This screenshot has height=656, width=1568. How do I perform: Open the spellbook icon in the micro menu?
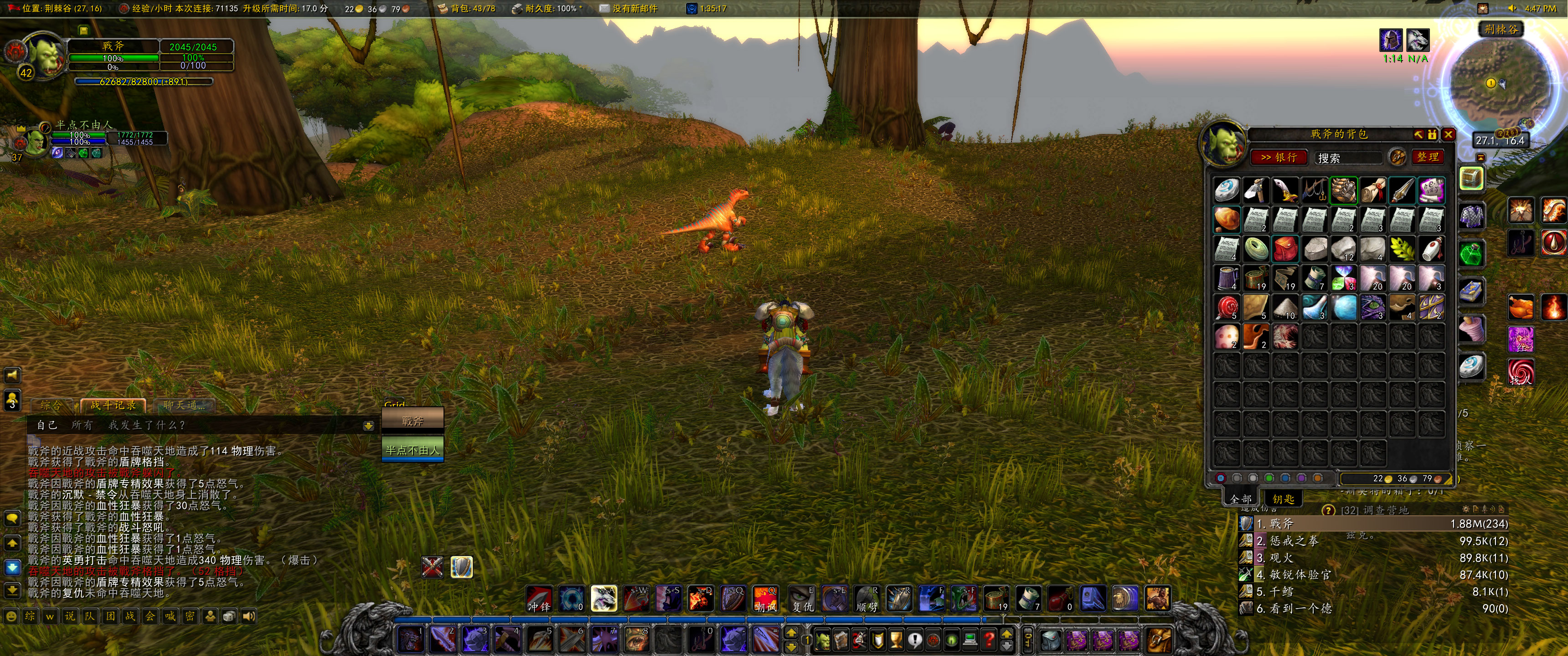click(841, 640)
